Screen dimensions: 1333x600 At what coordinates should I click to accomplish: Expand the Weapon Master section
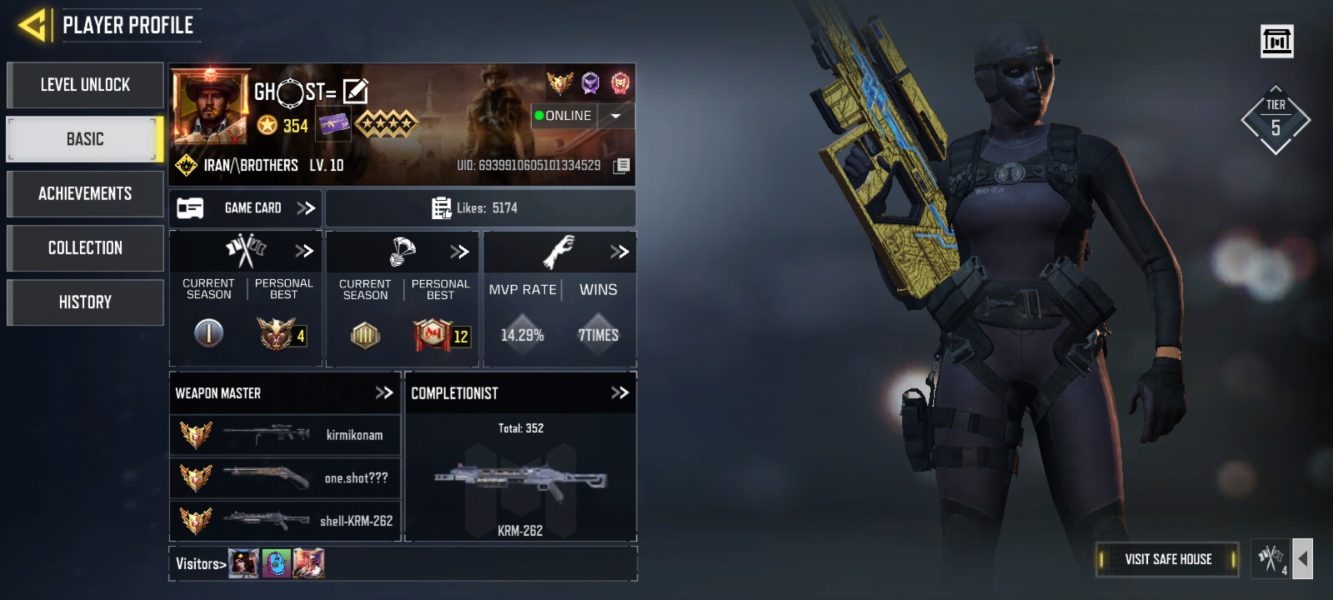pos(384,393)
